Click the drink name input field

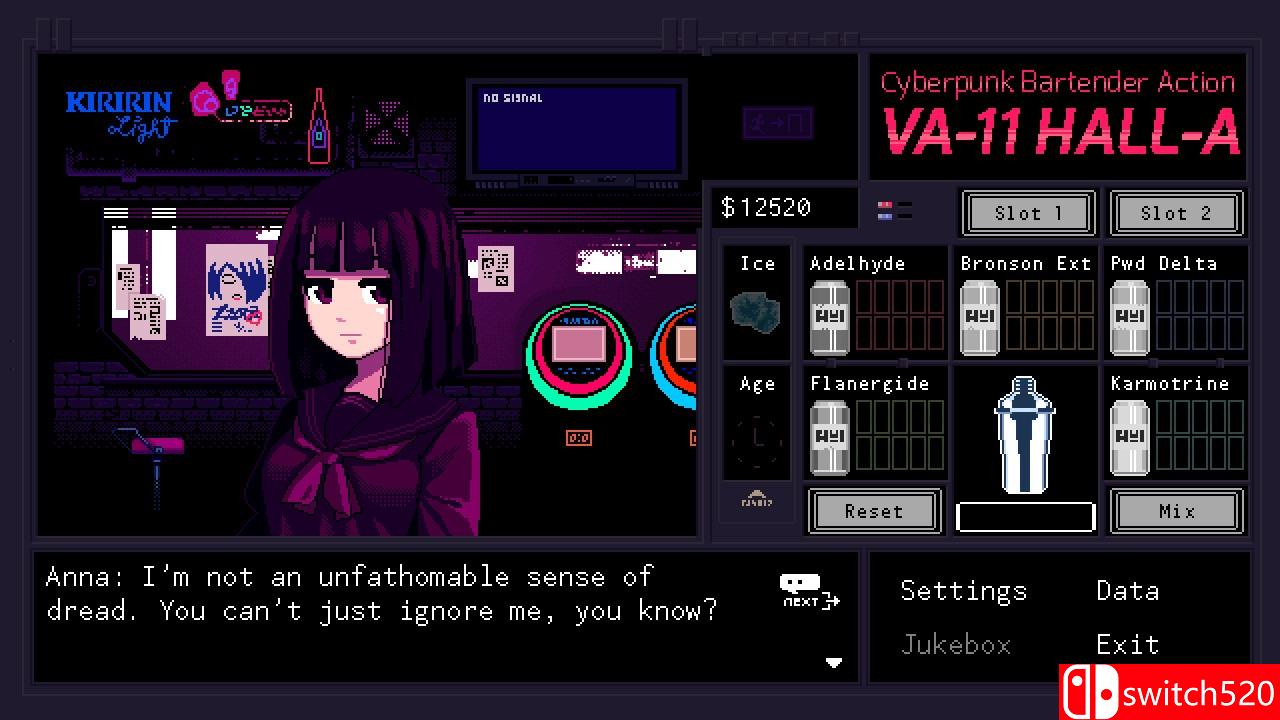tap(1025, 515)
